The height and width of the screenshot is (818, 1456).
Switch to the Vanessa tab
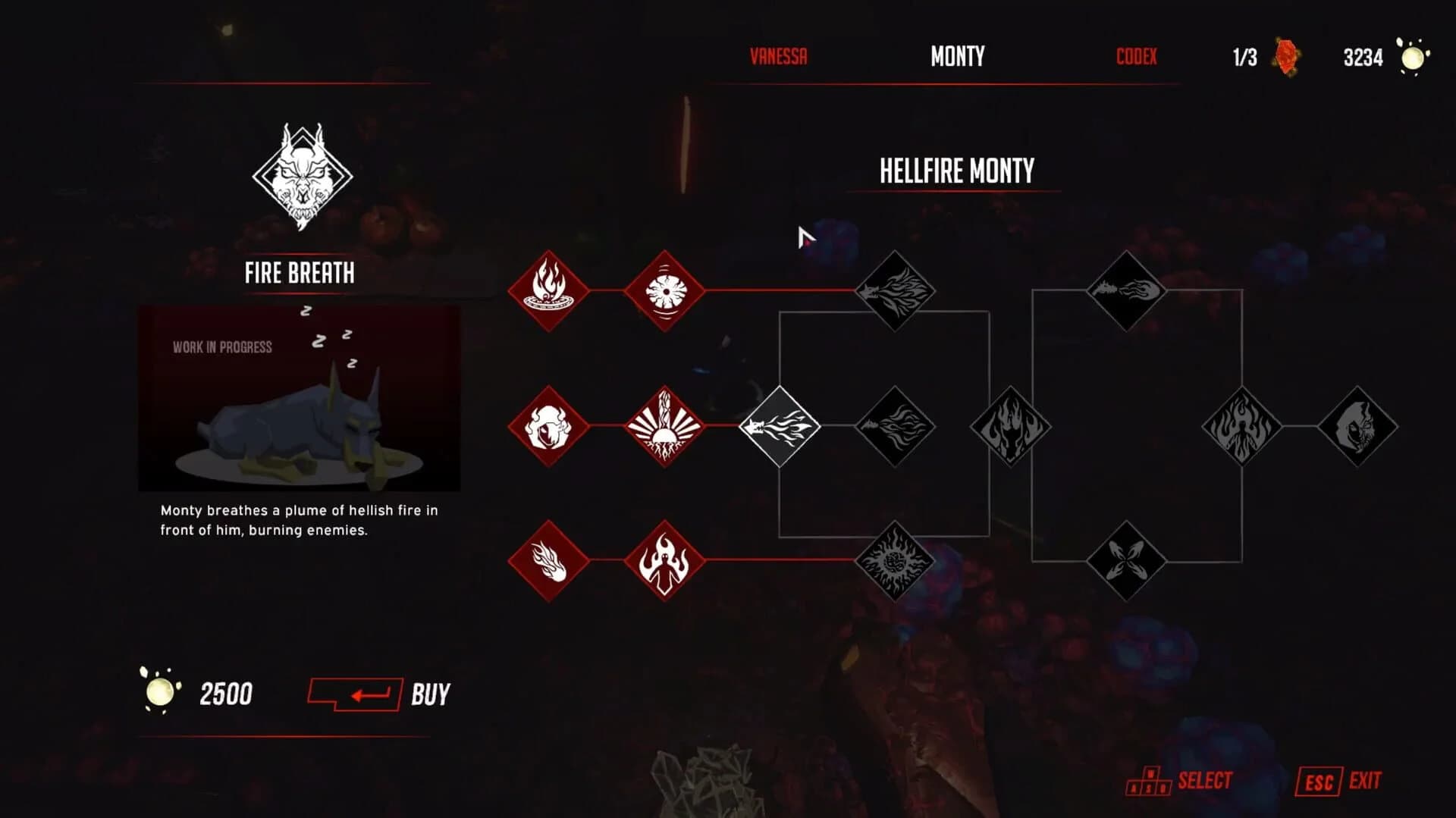(777, 56)
